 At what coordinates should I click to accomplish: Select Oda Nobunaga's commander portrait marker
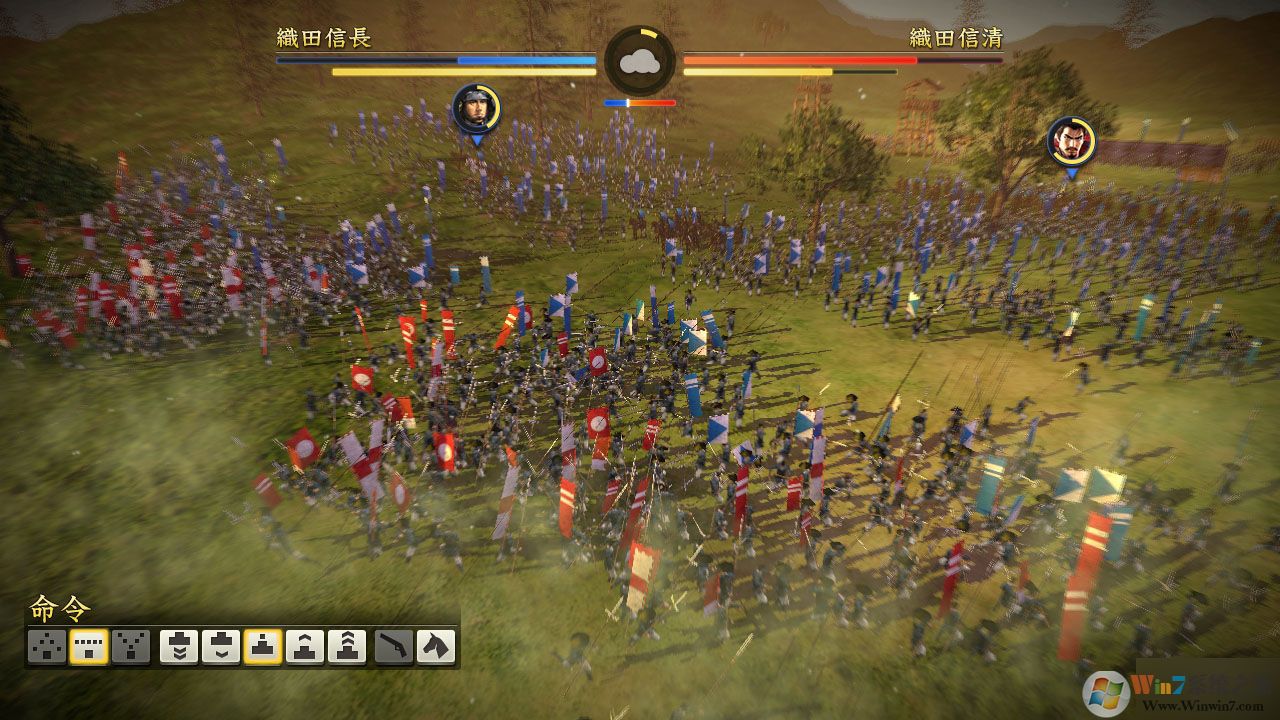(477, 108)
